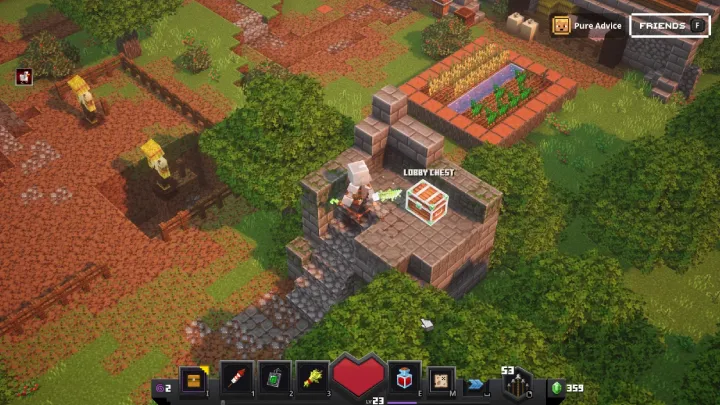Open the map icon
This screenshot has height=405, width=720.
[441, 380]
